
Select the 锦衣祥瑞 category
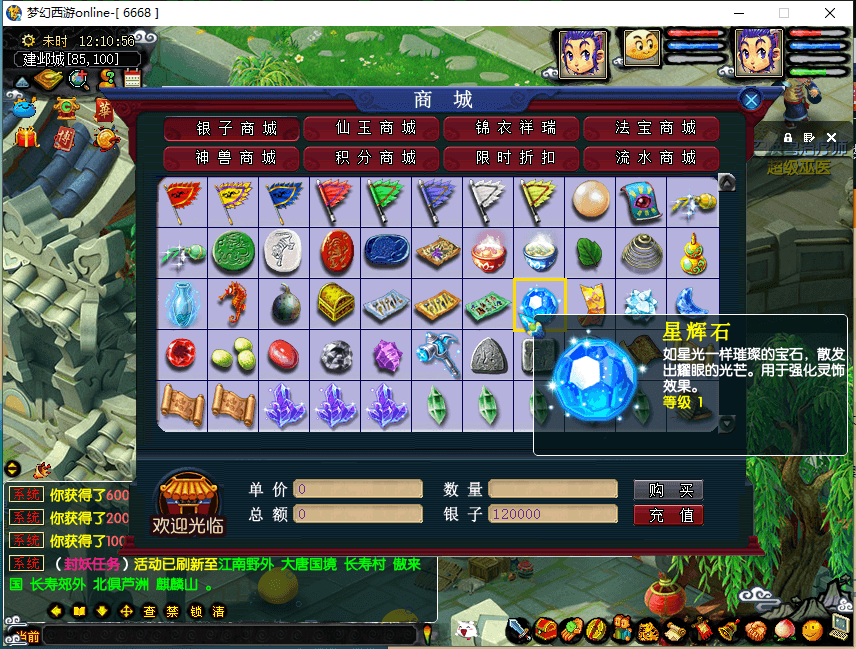tap(513, 128)
